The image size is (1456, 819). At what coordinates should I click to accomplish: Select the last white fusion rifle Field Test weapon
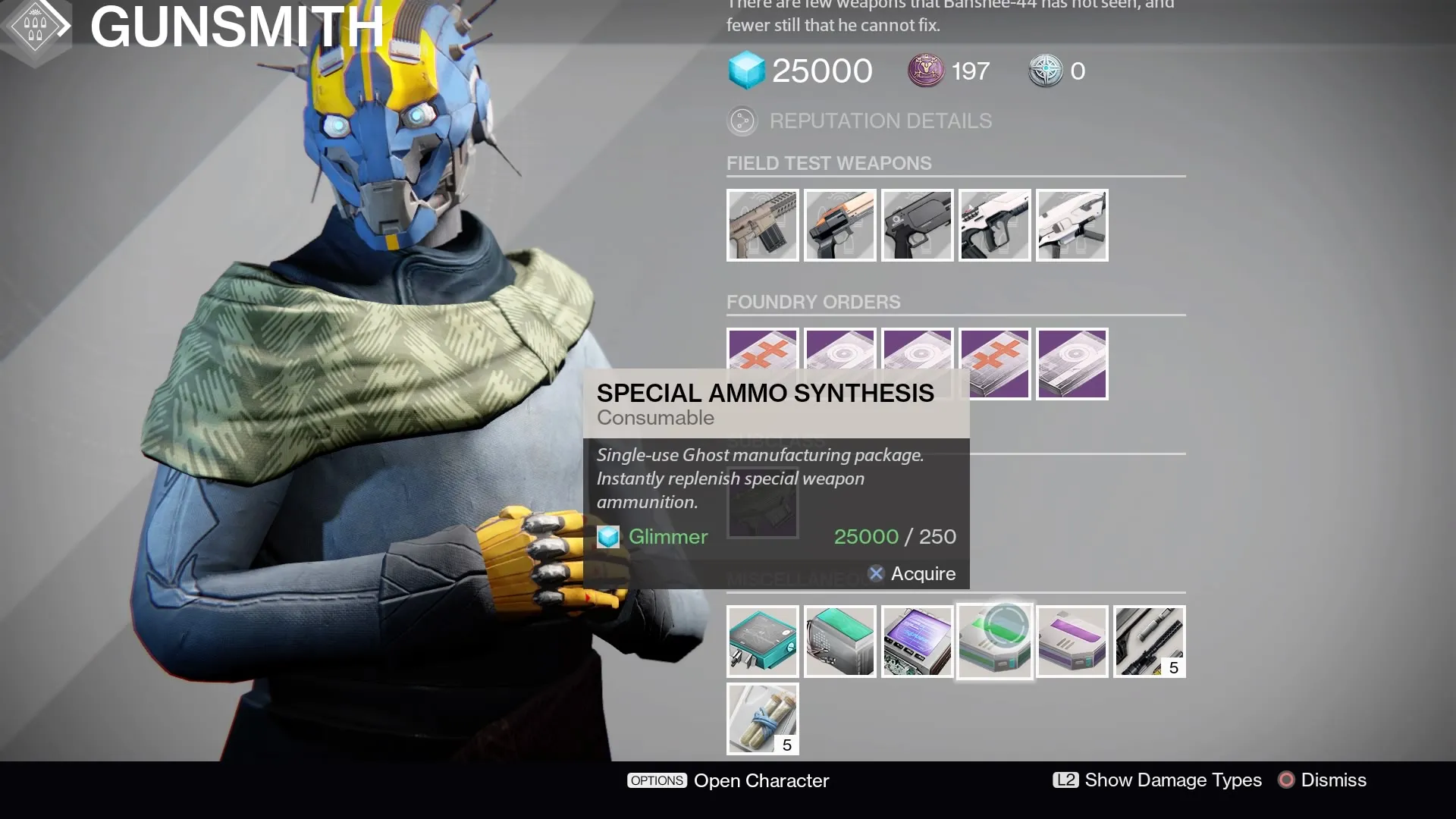click(1072, 224)
